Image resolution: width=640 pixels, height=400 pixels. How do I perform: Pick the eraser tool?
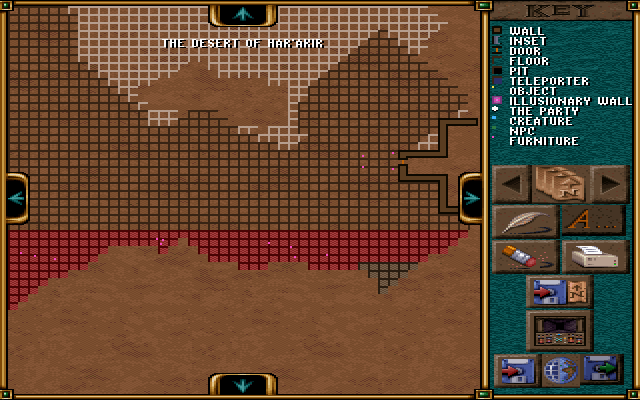(525, 256)
